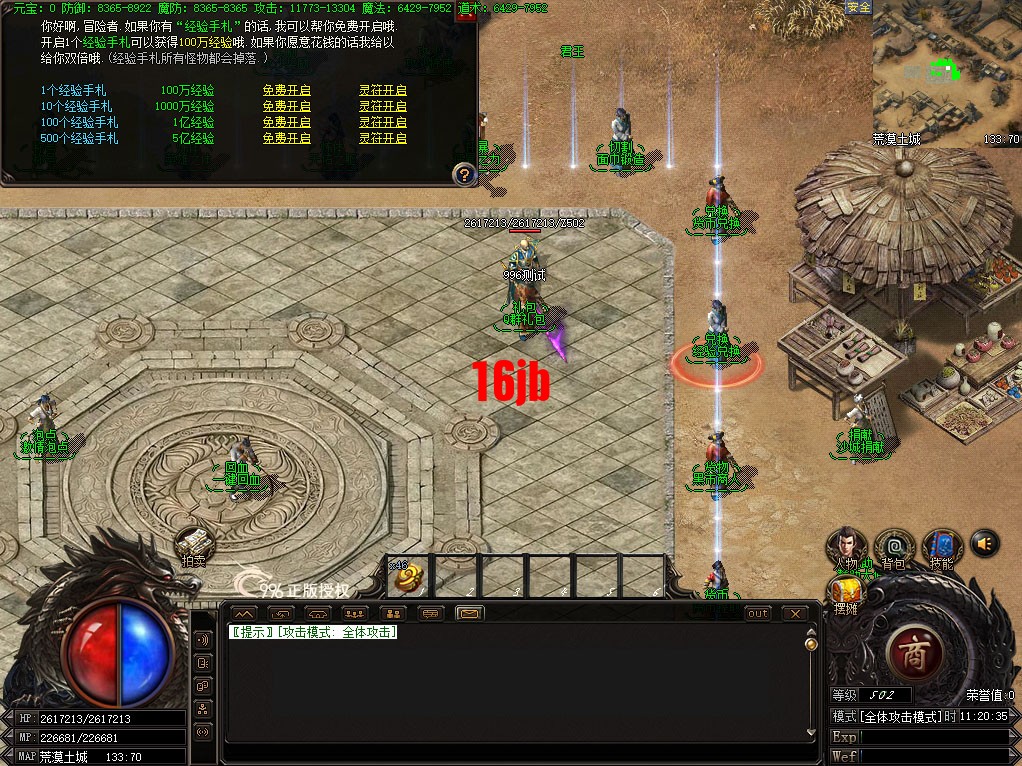Click the 'out' button on chat bar
This screenshot has width=1022, height=766.
758,613
